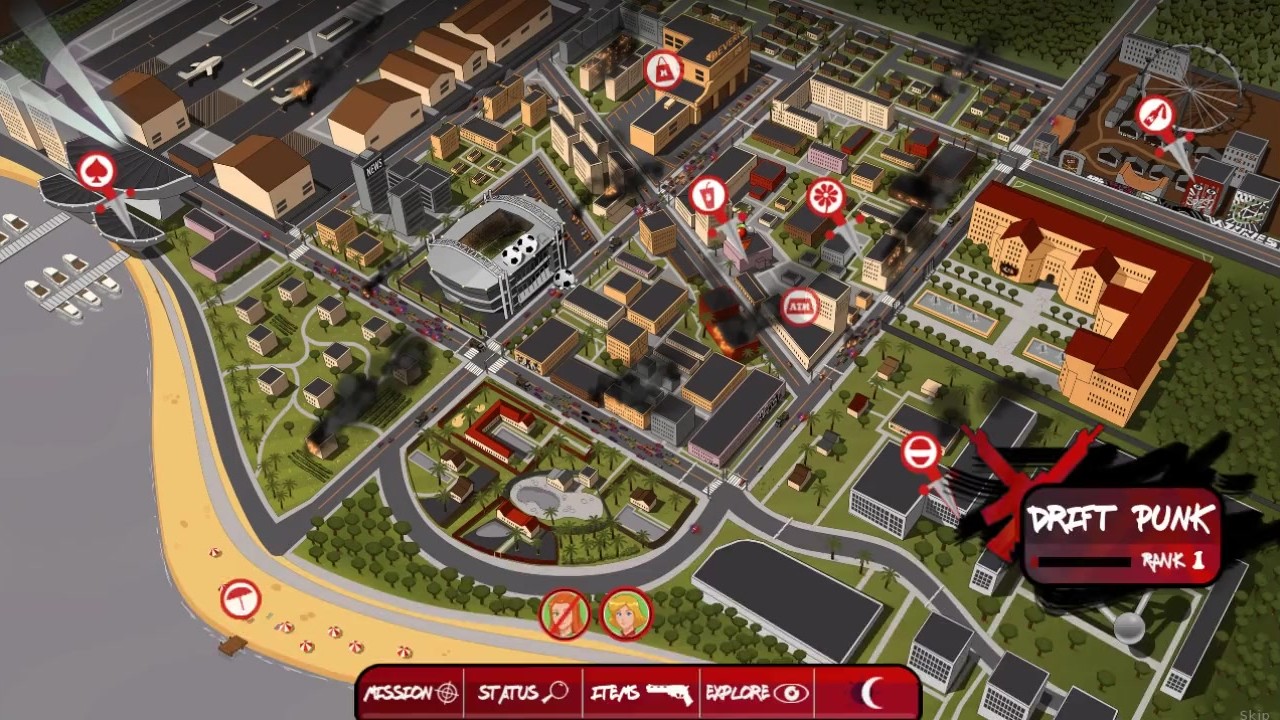Select the beach umbrella map marker
The image size is (1280, 720).
[240, 598]
